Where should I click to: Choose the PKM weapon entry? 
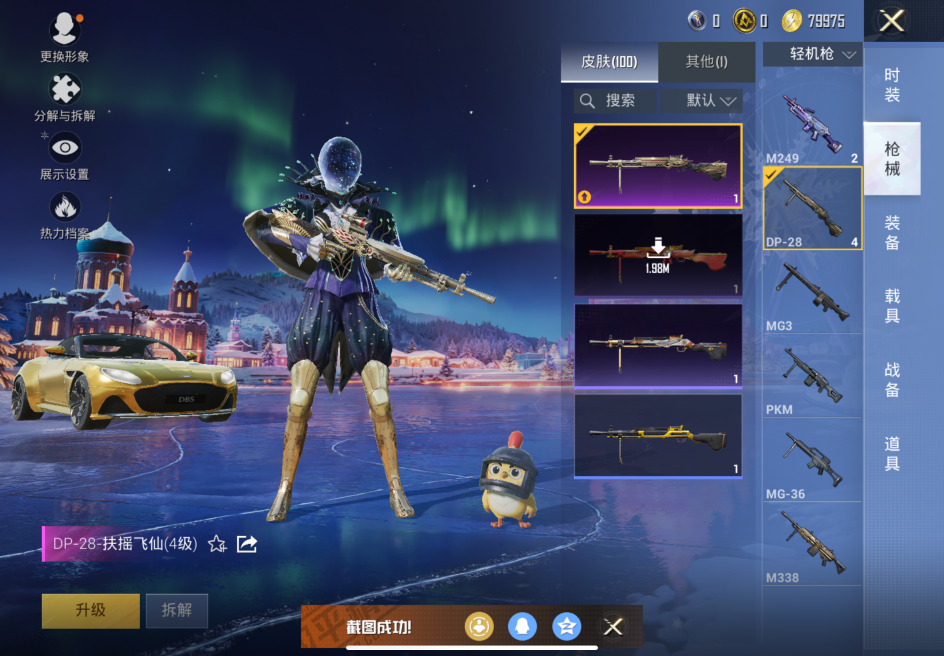point(812,378)
